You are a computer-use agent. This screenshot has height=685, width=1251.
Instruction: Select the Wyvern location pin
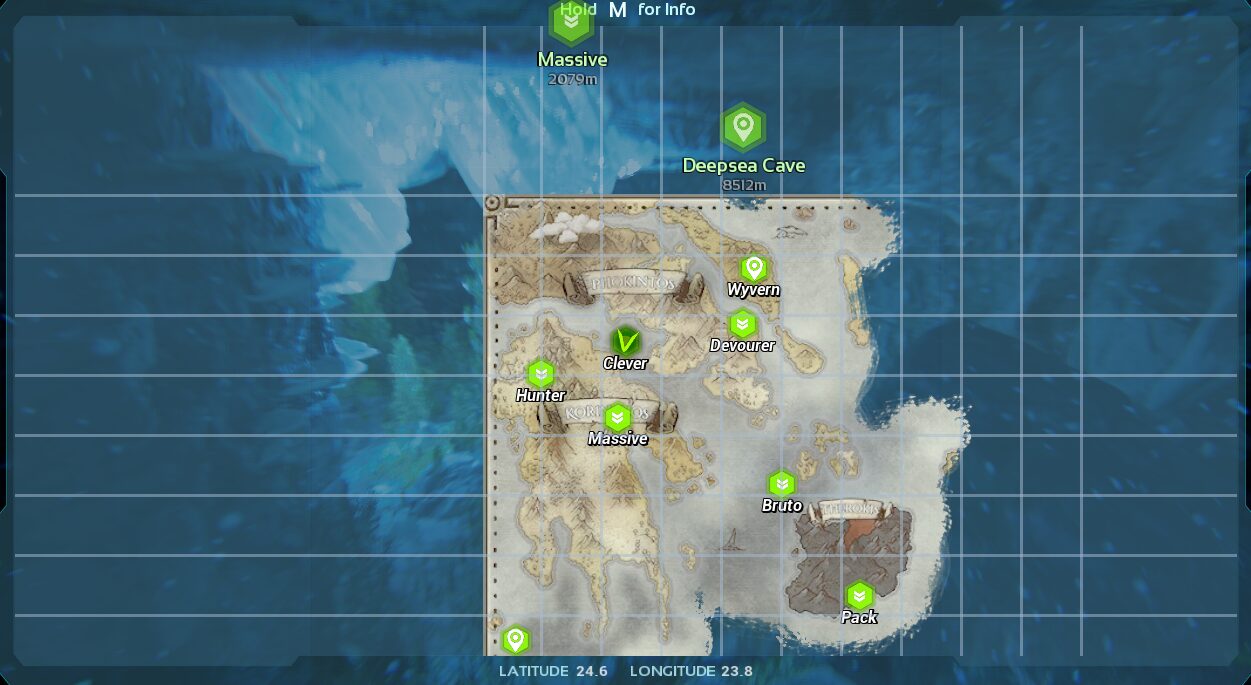pos(754,268)
